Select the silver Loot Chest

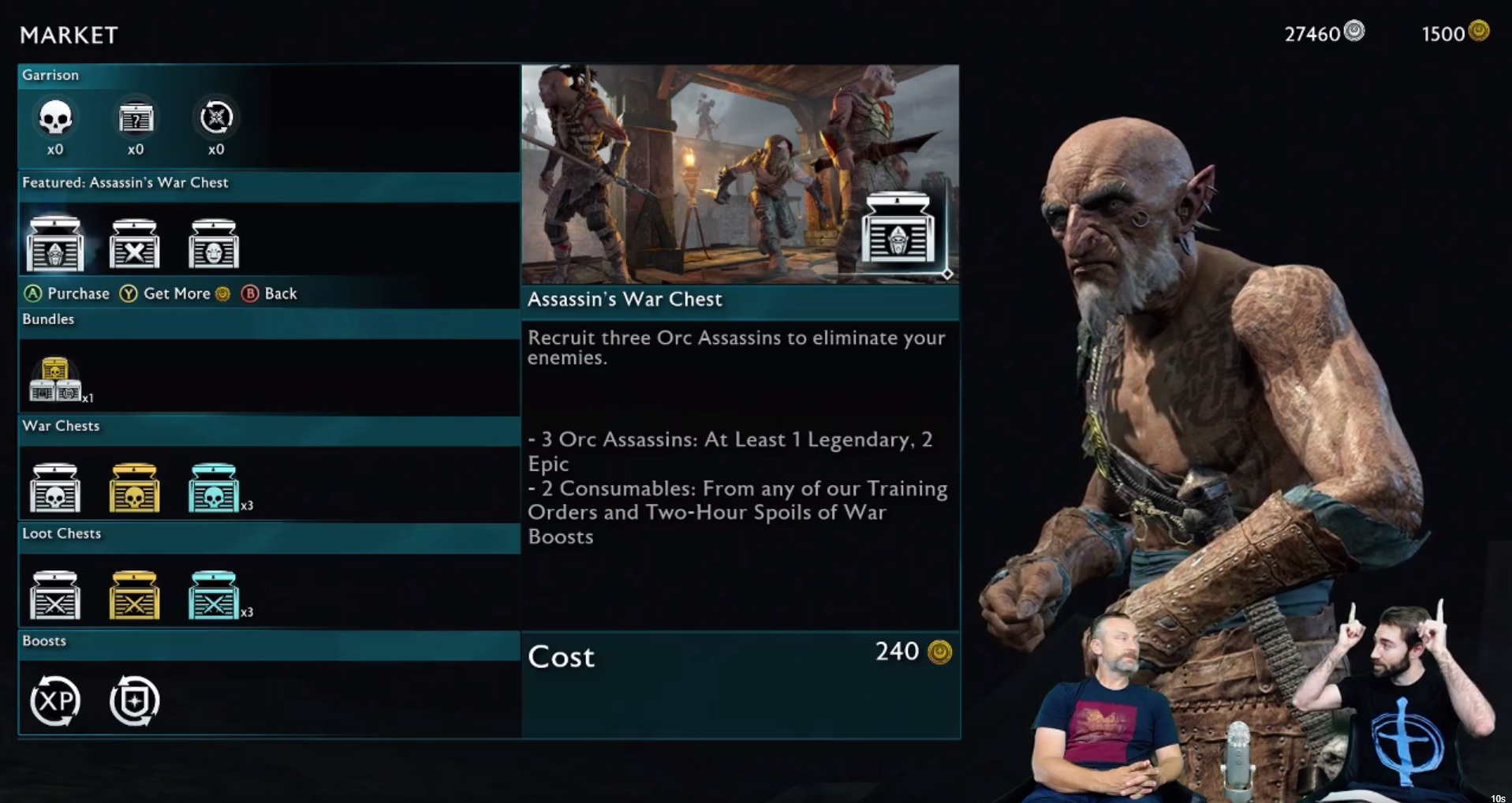(x=54, y=595)
